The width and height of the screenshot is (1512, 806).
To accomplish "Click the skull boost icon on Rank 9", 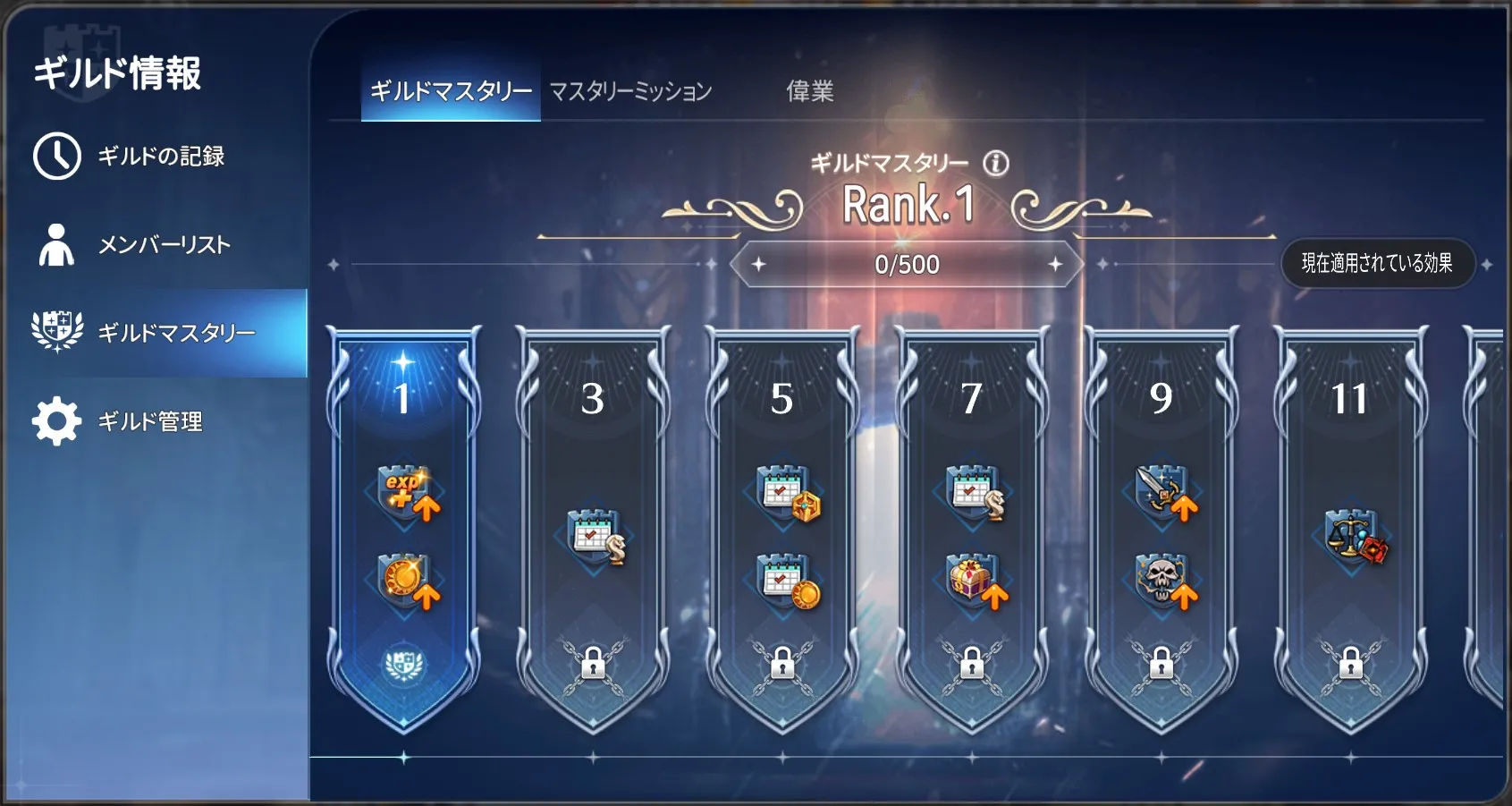I will point(1161,581).
